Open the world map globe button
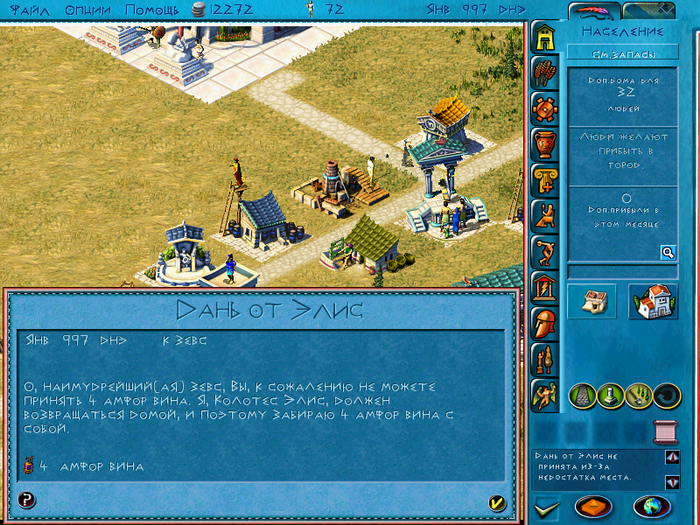Image resolution: width=700 pixels, height=525 pixels. pos(652,505)
